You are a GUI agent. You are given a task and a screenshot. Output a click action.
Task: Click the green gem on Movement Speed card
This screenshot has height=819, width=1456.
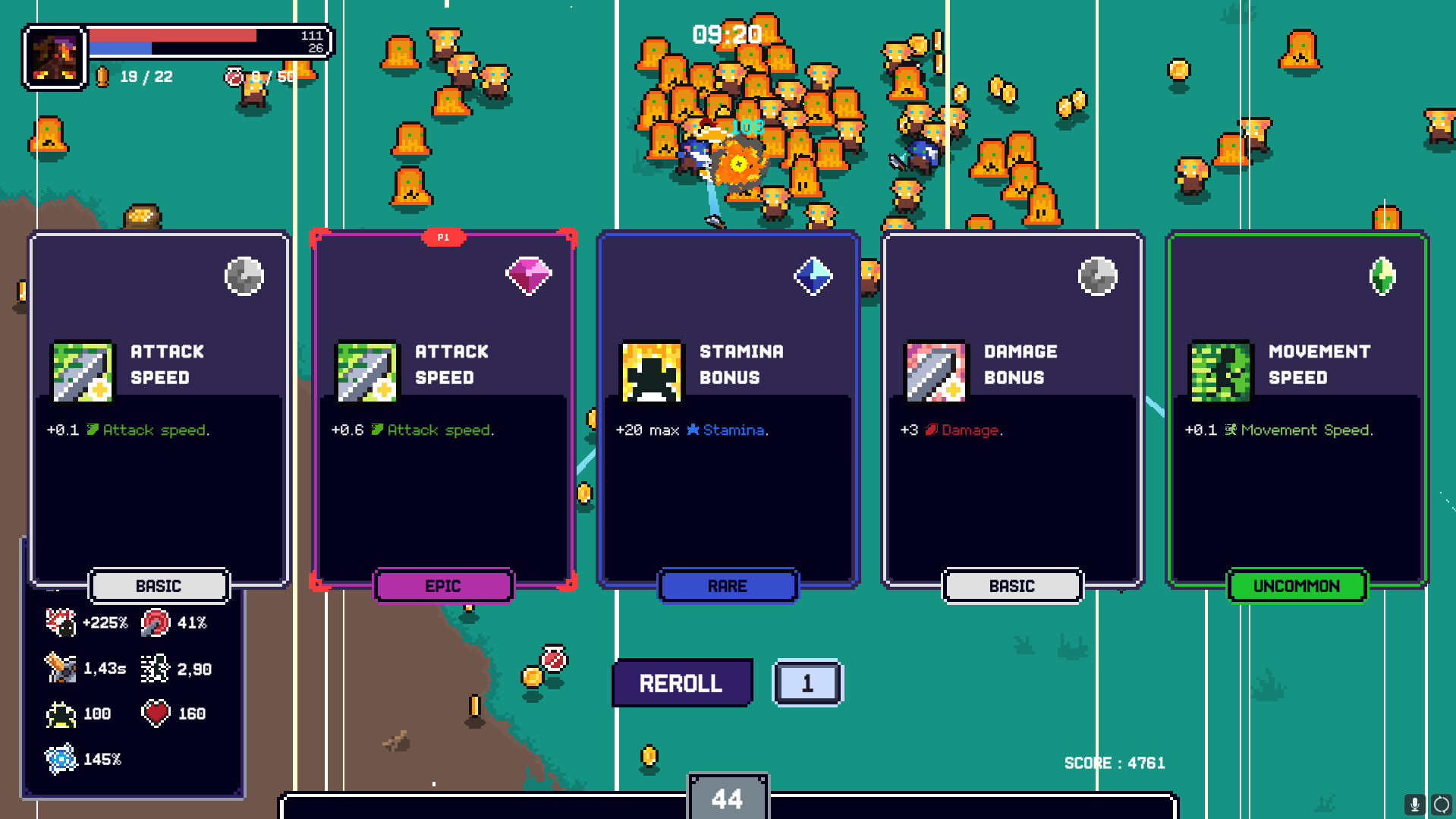1383,276
